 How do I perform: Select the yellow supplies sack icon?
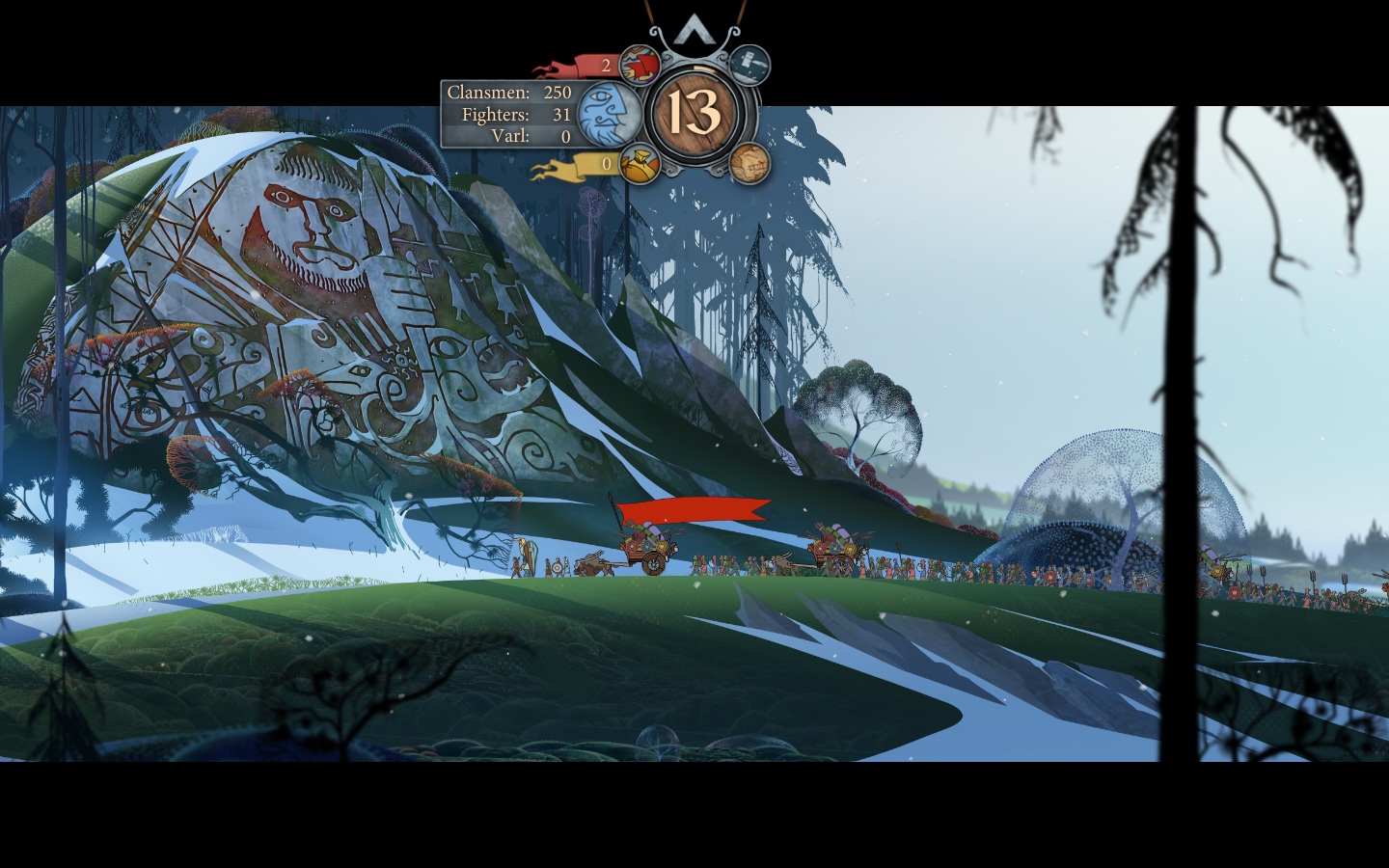[639, 163]
